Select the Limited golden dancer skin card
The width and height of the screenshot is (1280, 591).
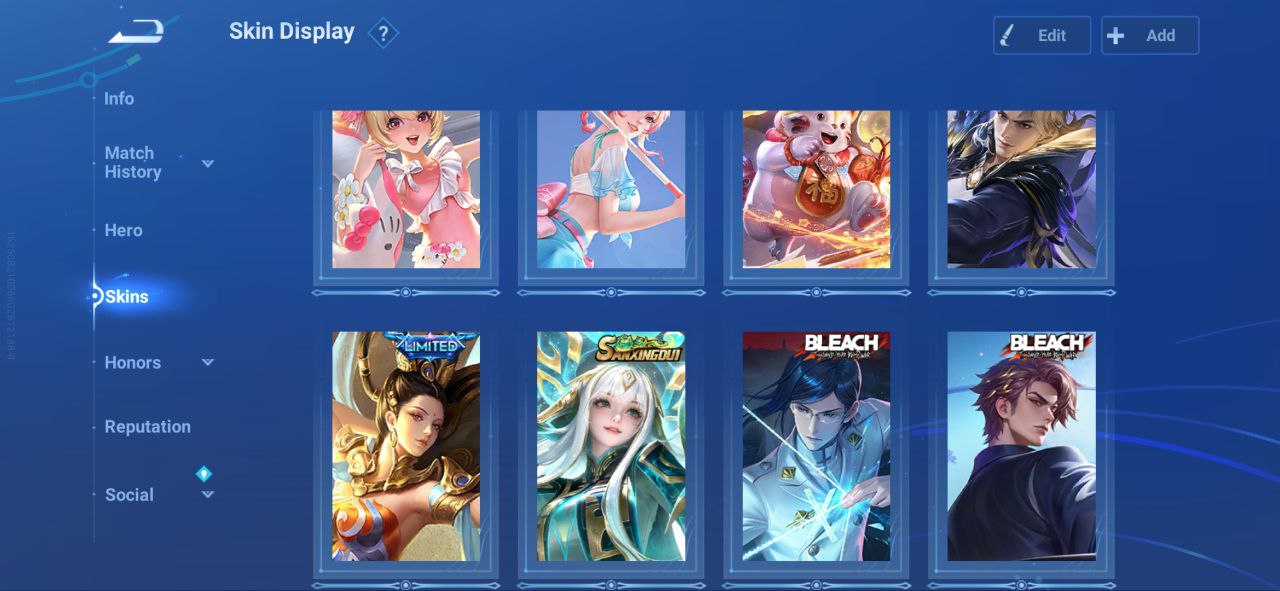click(x=406, y=446)
